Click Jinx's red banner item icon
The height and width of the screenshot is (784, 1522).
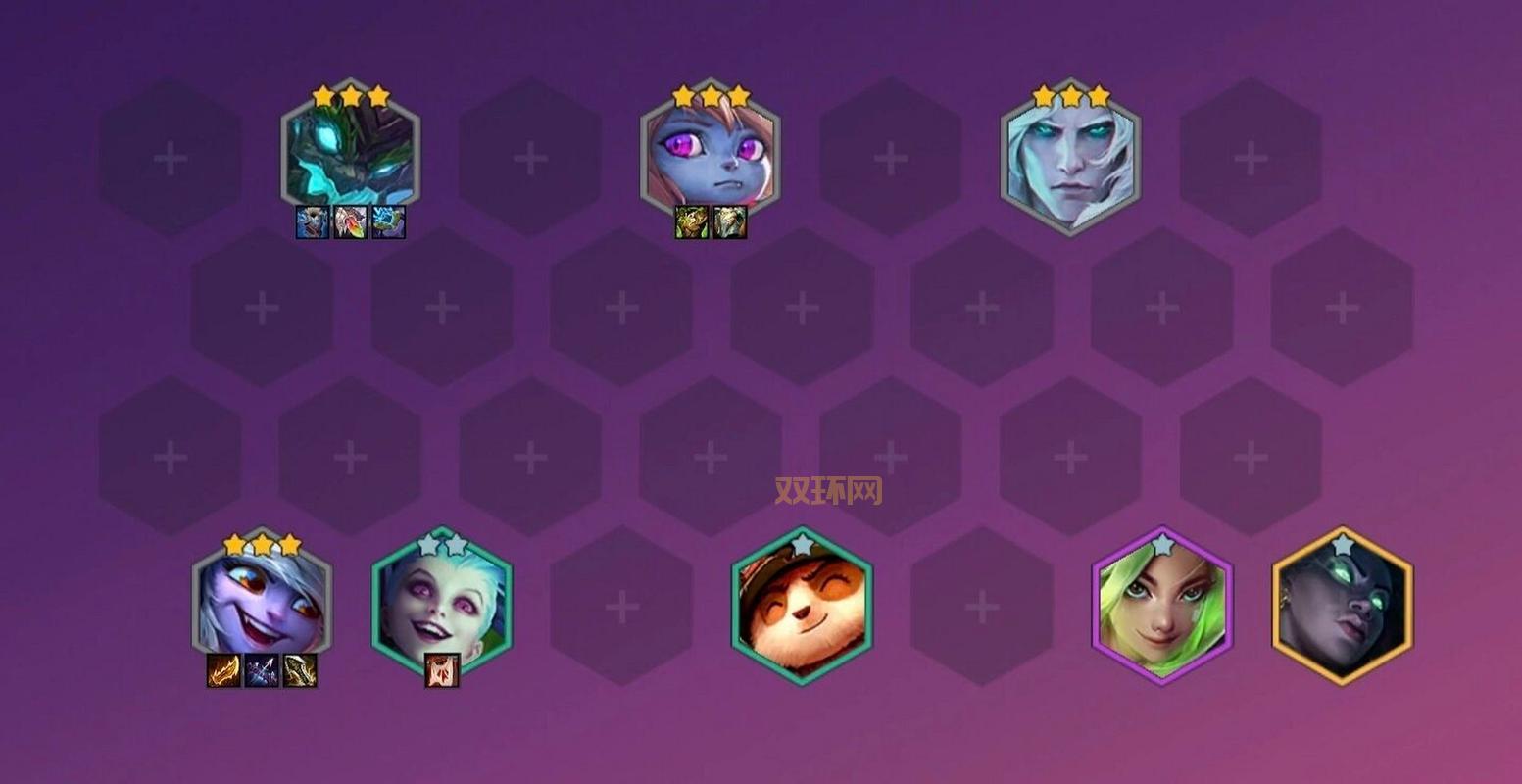[x=442, y=670]
